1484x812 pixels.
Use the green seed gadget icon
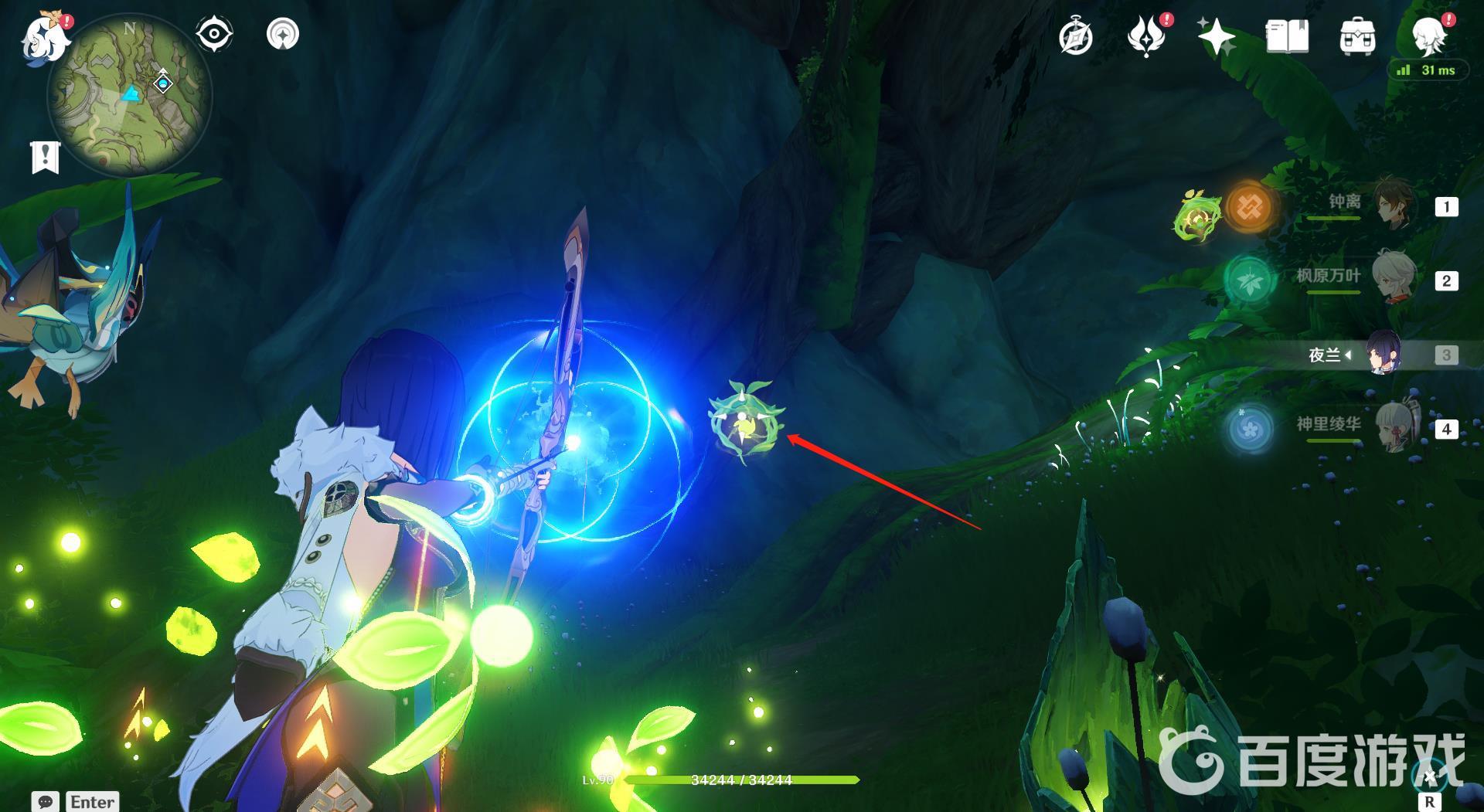[x=1197, y=216]
